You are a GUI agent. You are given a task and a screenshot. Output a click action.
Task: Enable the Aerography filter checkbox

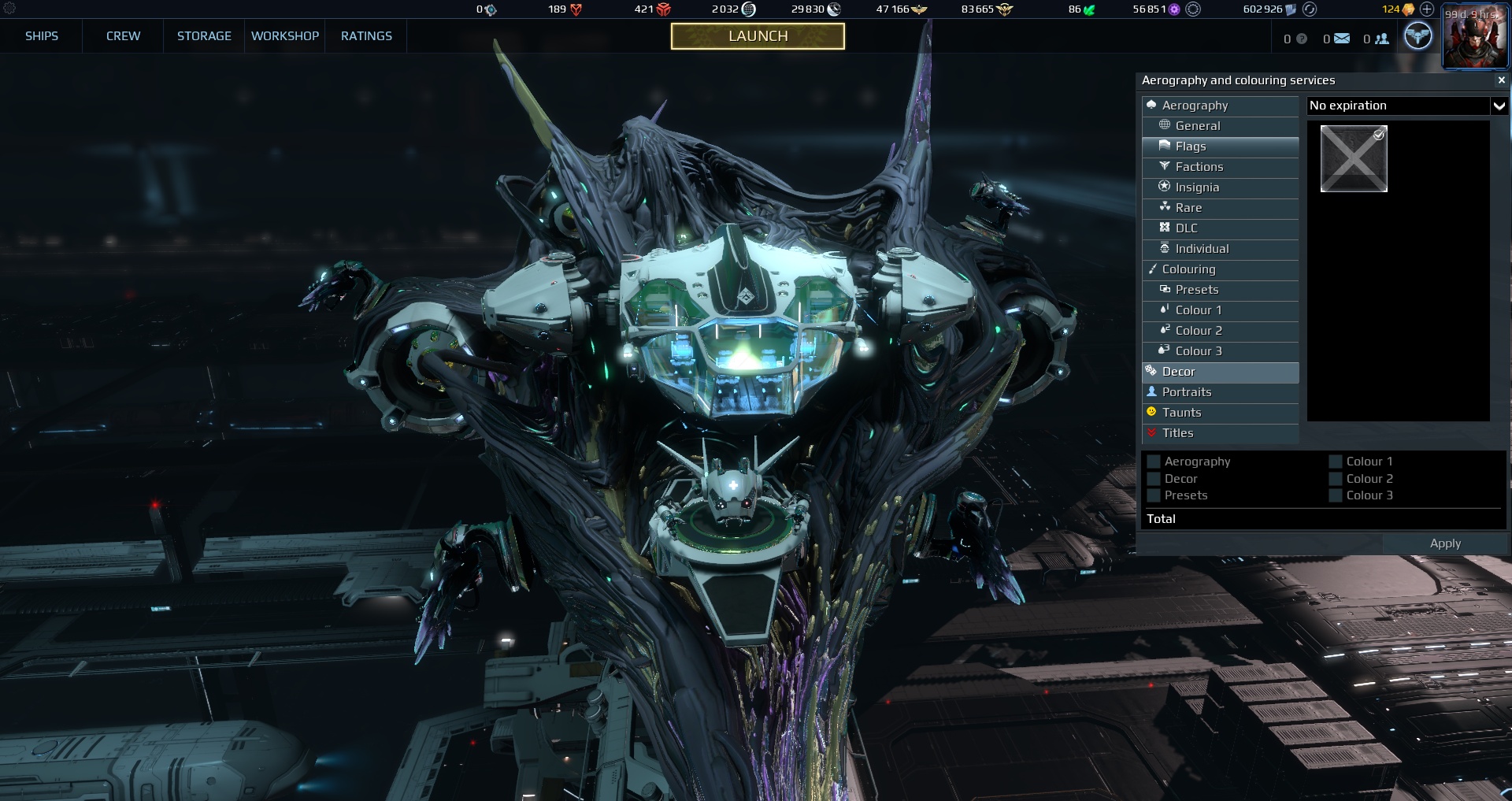1154,462
